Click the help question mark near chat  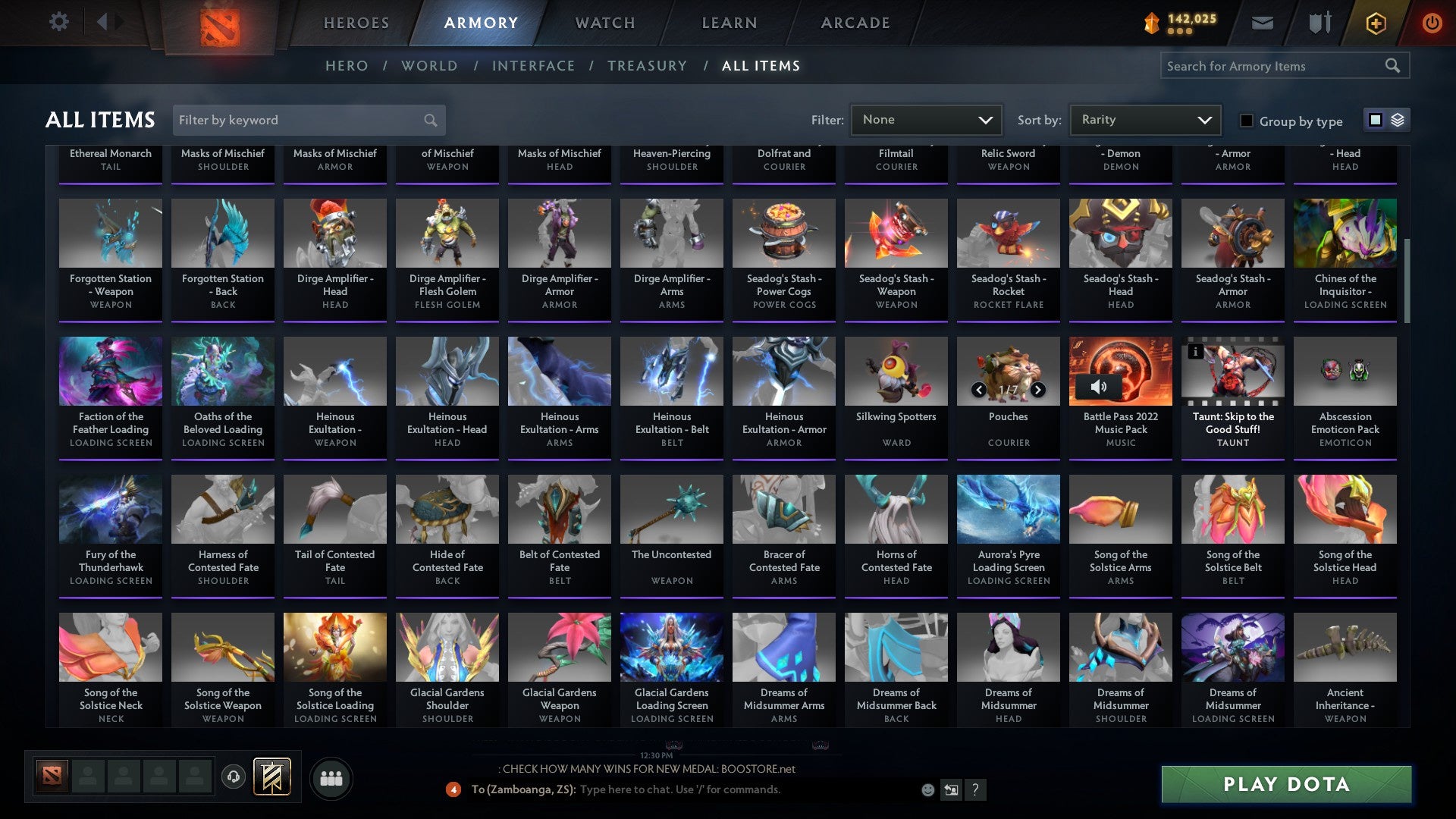(974, 789)
